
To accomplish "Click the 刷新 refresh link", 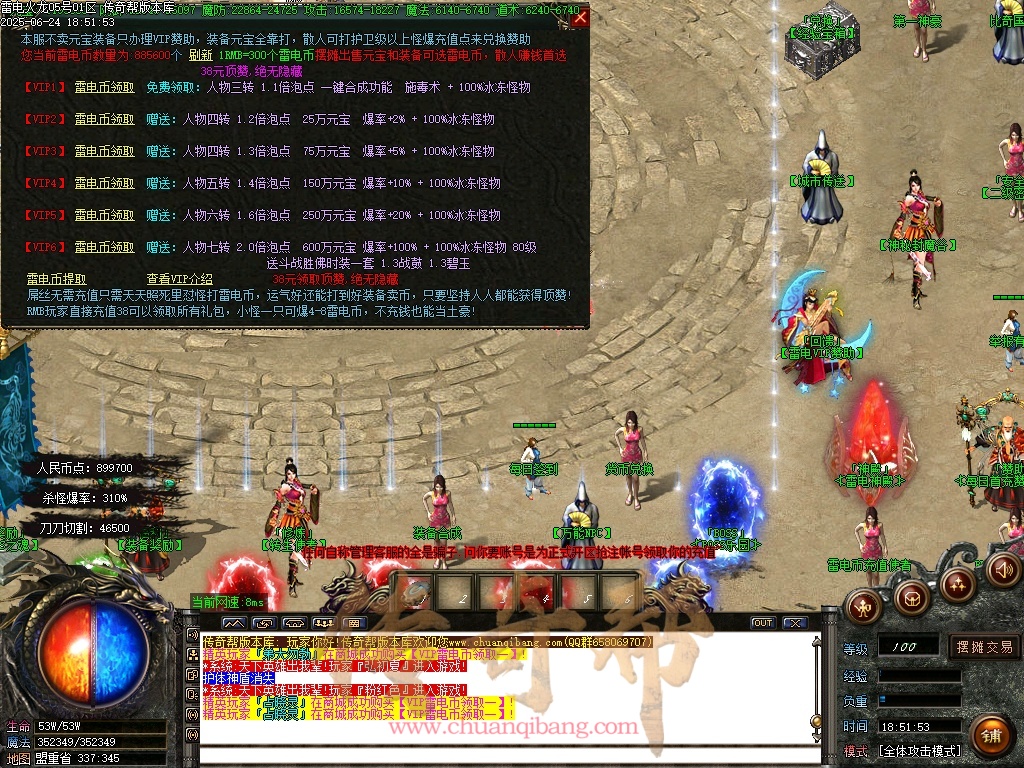I will [200, 55].
